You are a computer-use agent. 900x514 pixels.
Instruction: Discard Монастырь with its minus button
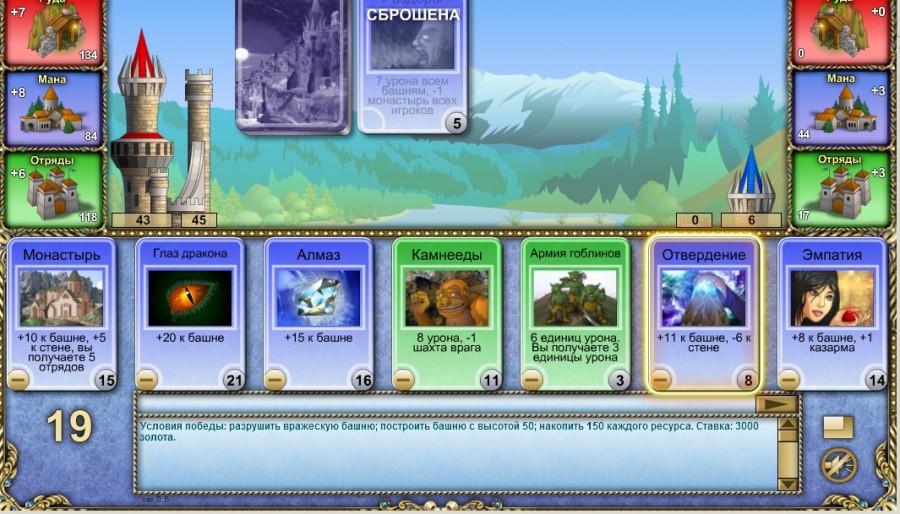click(19, 380)
